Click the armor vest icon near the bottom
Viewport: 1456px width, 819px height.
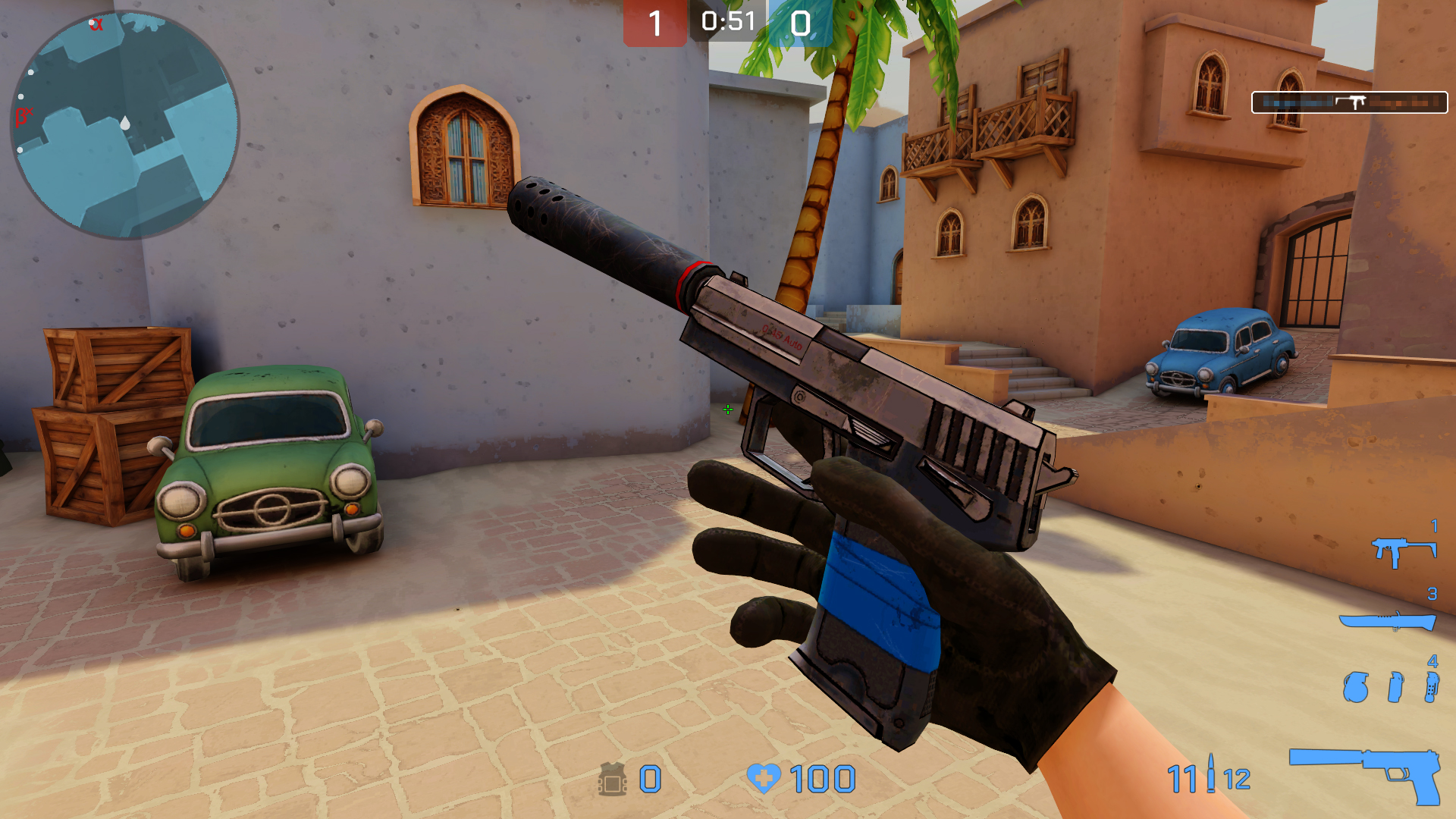pos(613,778)
